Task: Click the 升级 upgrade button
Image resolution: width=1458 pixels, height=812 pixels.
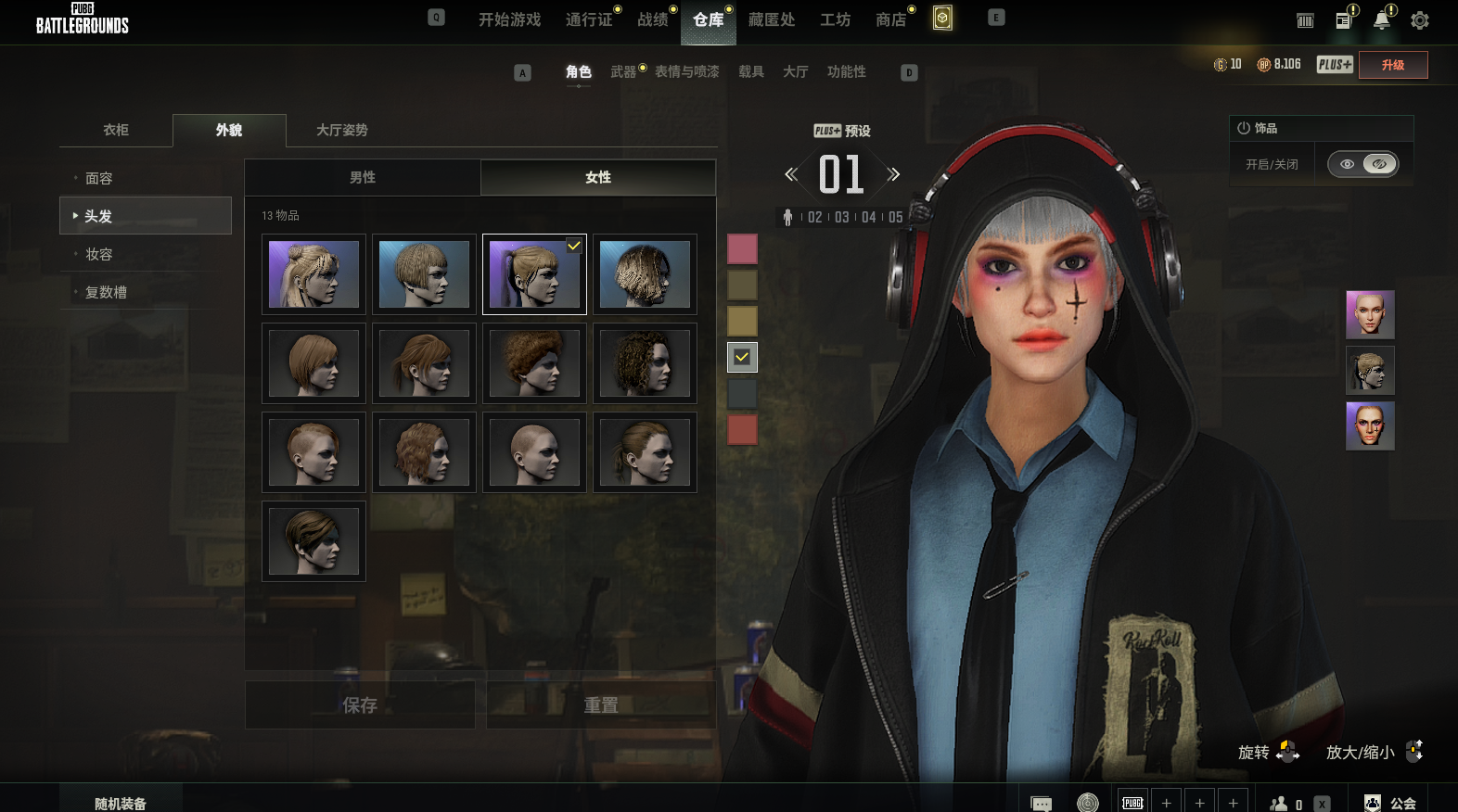Action: coord(1392,65)
